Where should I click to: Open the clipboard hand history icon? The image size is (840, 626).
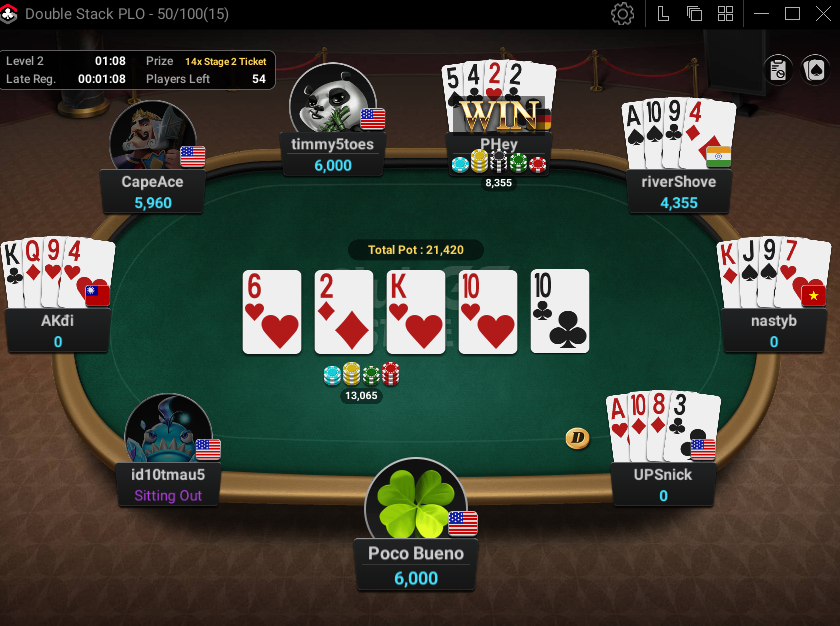pos(778,69)
